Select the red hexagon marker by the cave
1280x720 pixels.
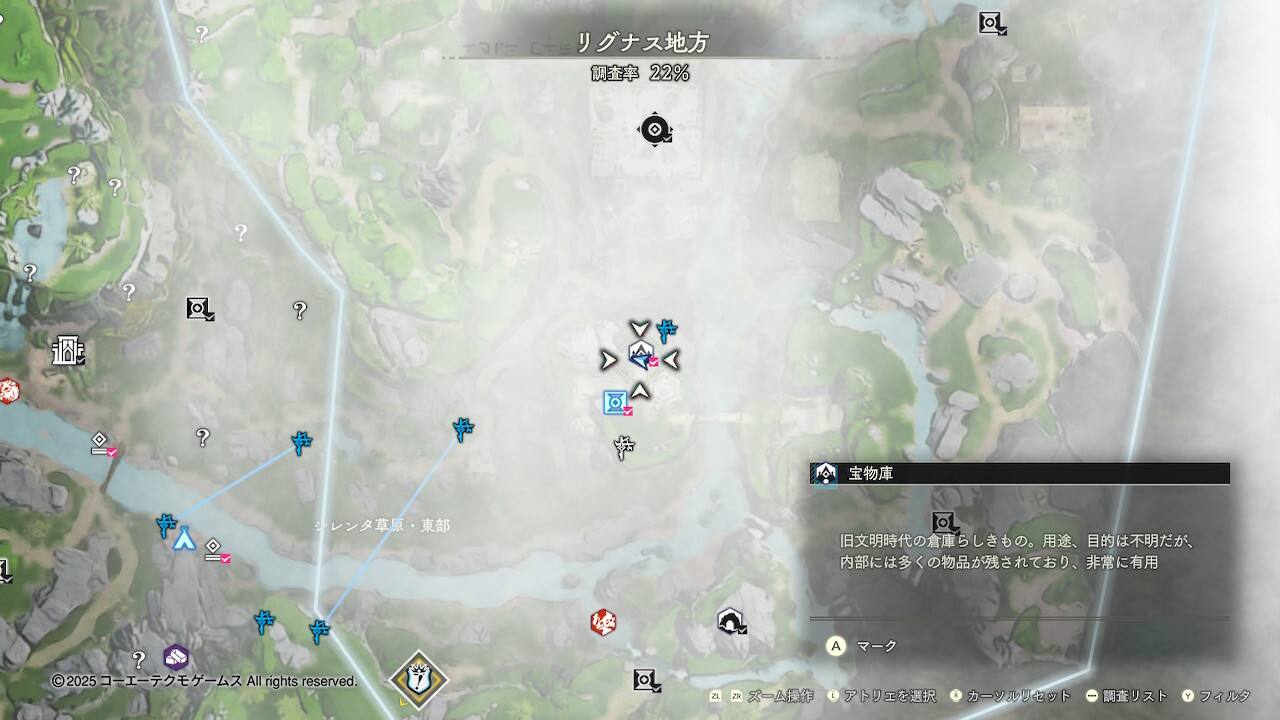pyautogui.click(x=602, y=622)
